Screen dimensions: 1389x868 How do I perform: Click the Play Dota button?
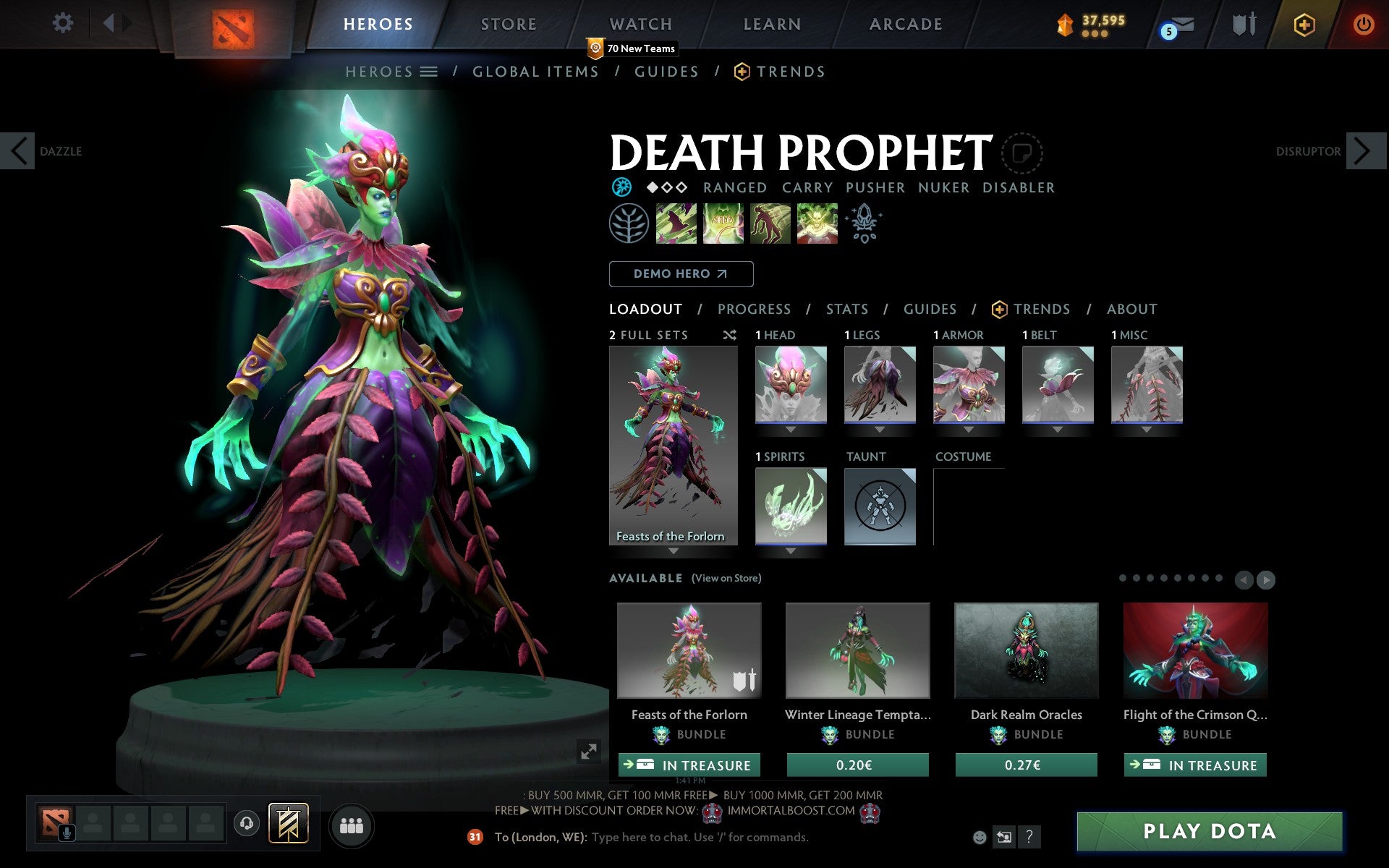(1209, 831)
